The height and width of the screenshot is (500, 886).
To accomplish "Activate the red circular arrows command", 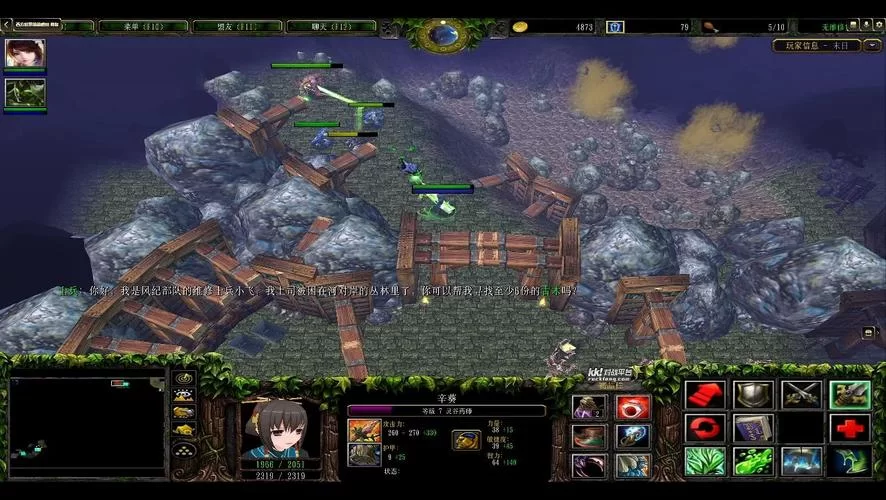I will click(x=705, y=428).
